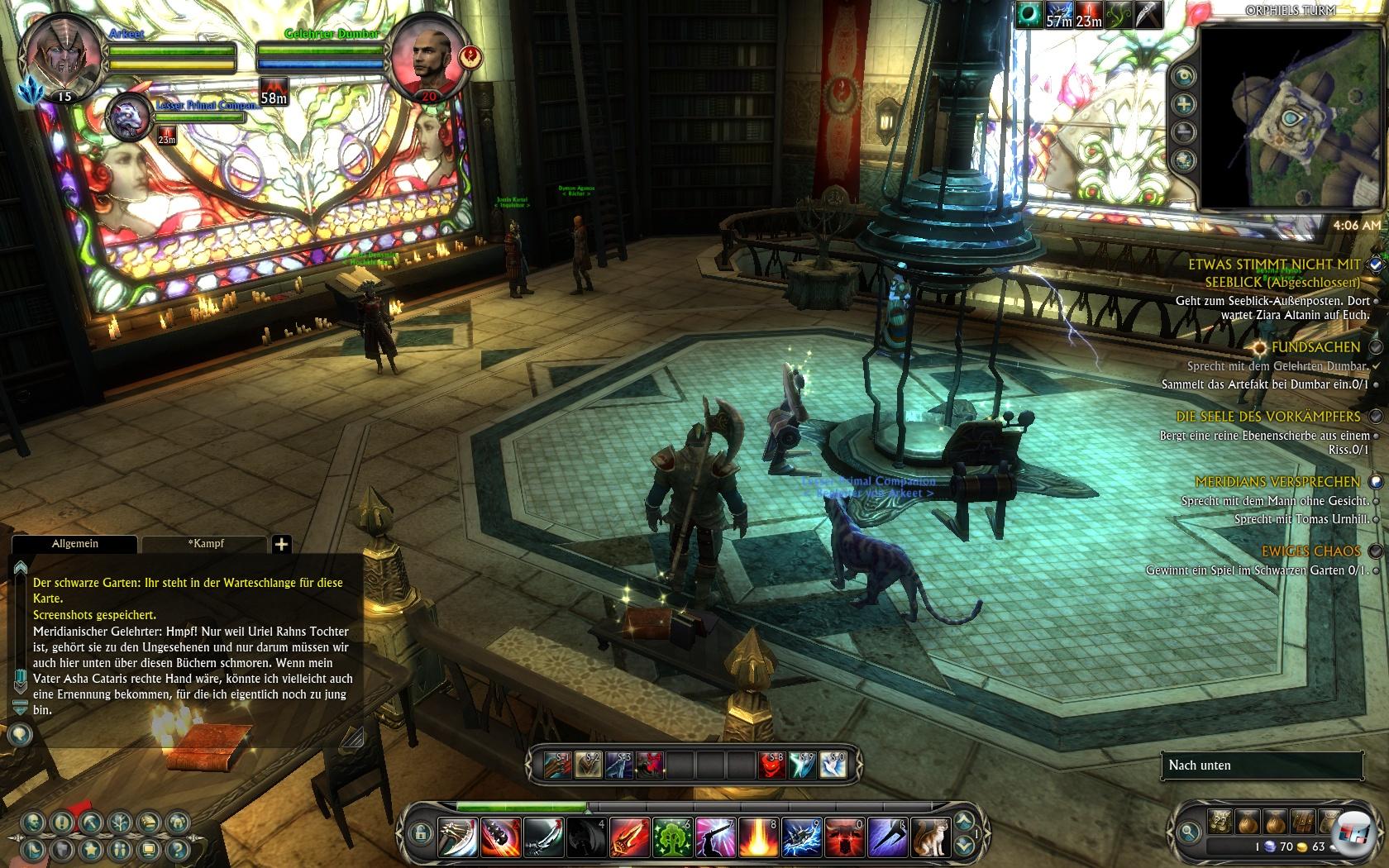Viewport: 1389px width, 868px height.
Task: Use the fire pillar ability in slot 8
Action: click(x=759, y=837)
